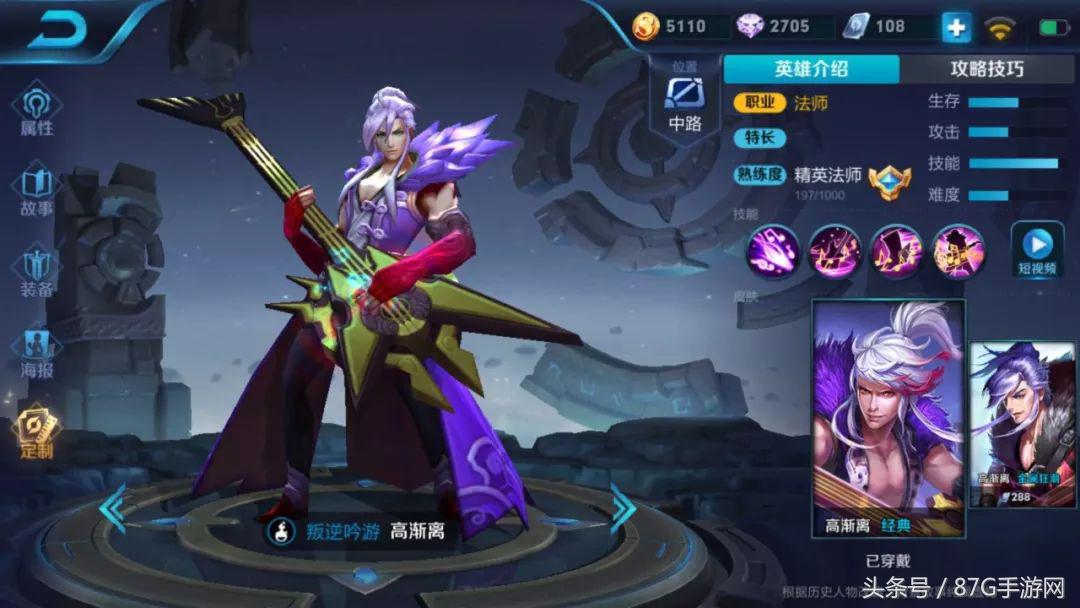This screenshot has width=1080, height=608.
Task: Go back using the return arrow
Action: pyautogui.click(x=59, y=31)
